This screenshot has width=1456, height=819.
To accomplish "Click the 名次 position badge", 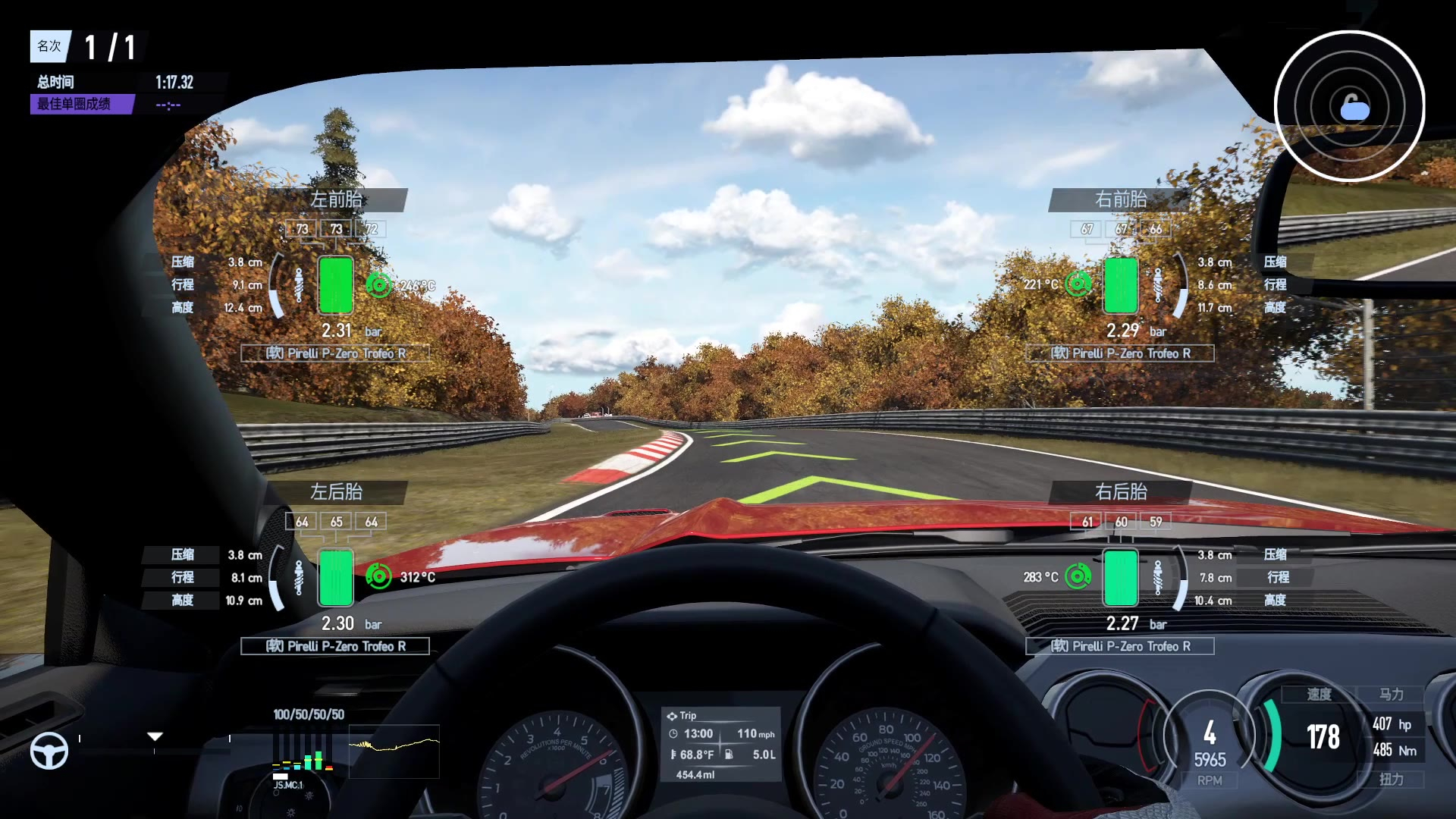I will point(50,46).
